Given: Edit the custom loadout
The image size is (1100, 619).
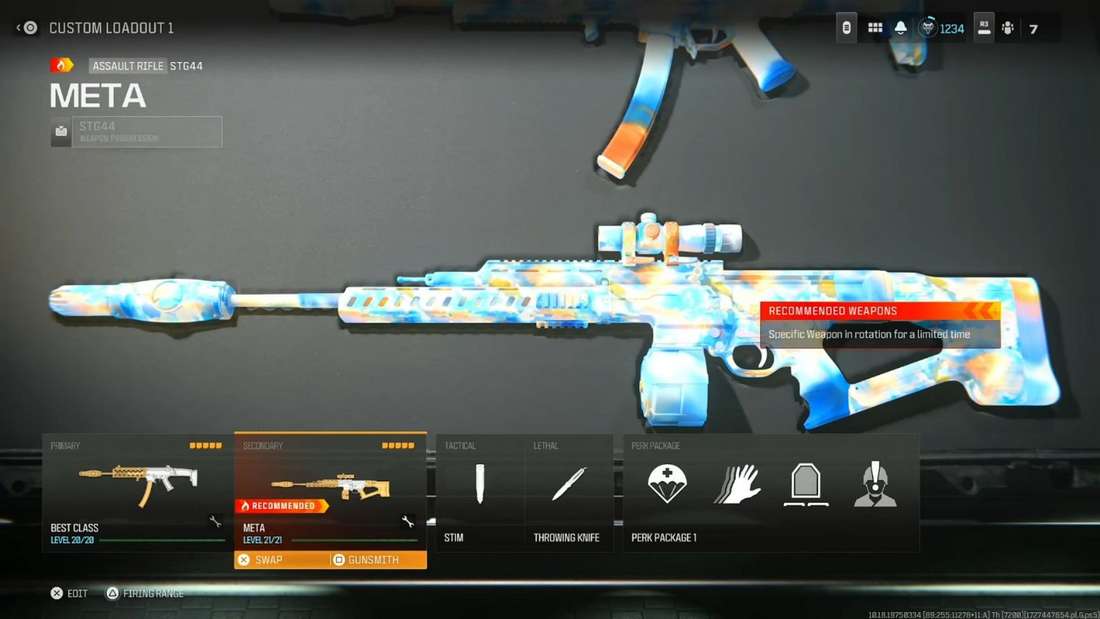Looking at the screenshot, I should coord(69,593).
